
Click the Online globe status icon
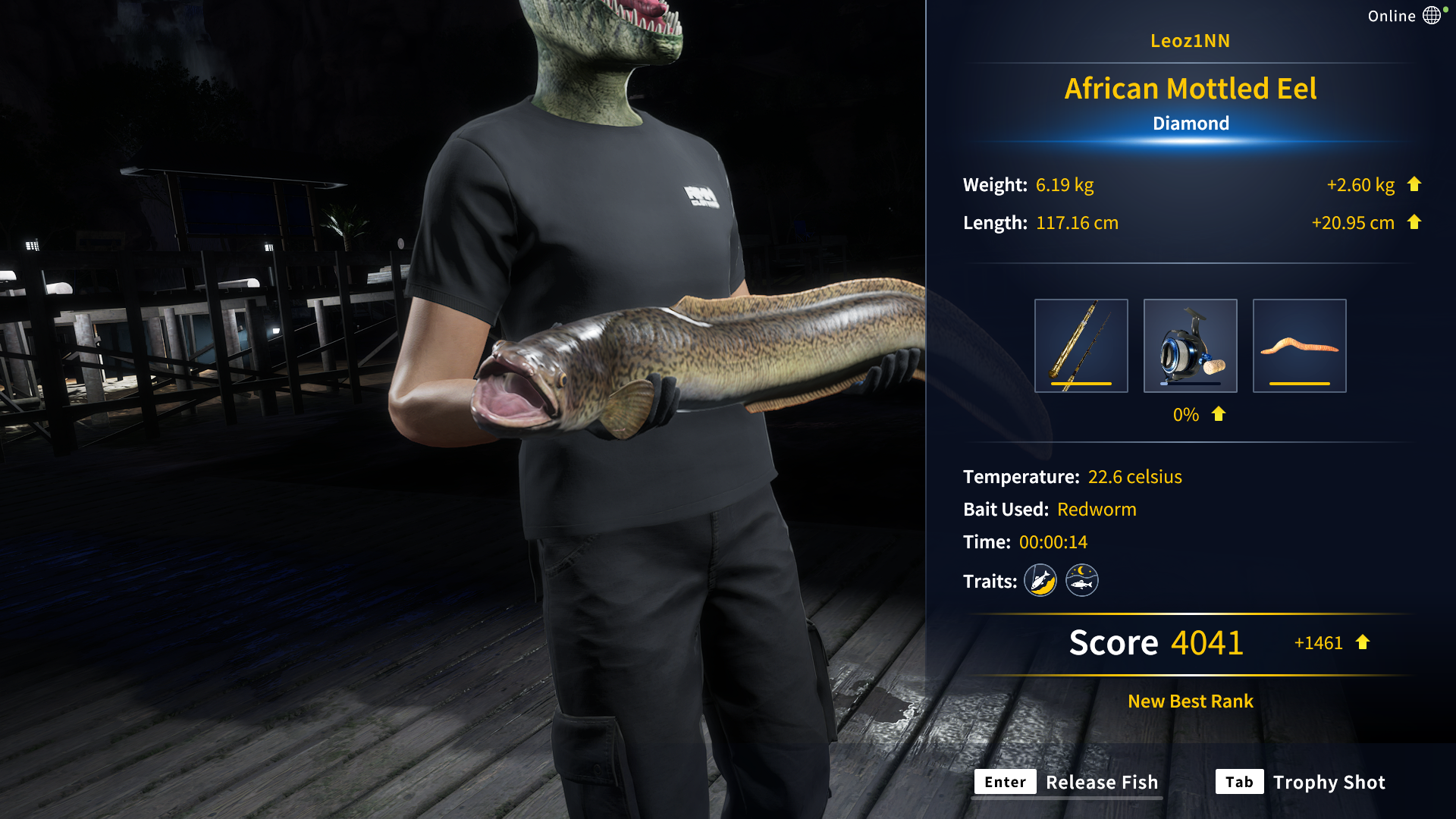pos(1432,16)
